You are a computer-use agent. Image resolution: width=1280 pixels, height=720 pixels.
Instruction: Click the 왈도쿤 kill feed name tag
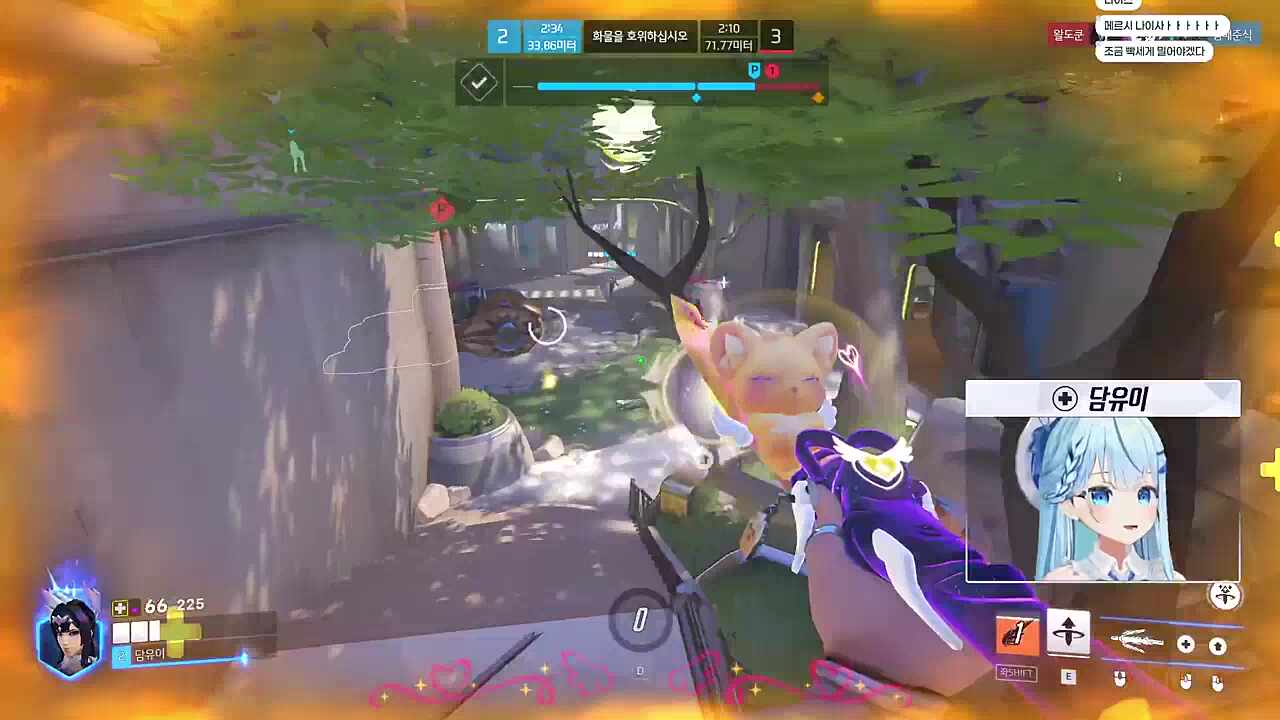(x=1068, y=35)
